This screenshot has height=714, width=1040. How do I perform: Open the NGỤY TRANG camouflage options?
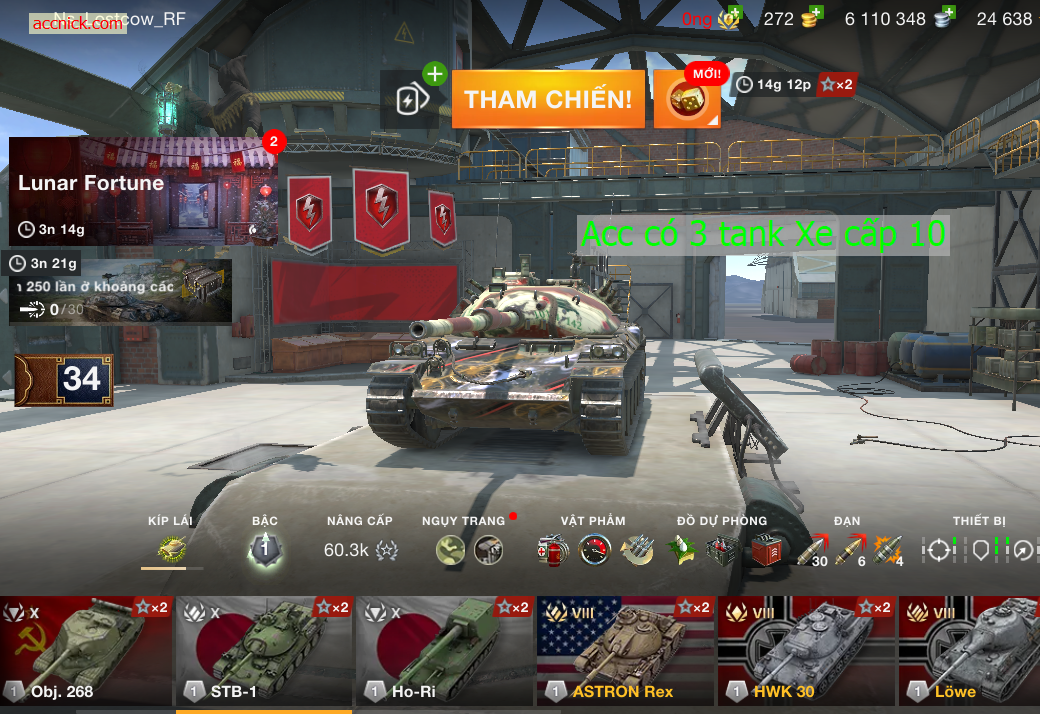point(469,548)
